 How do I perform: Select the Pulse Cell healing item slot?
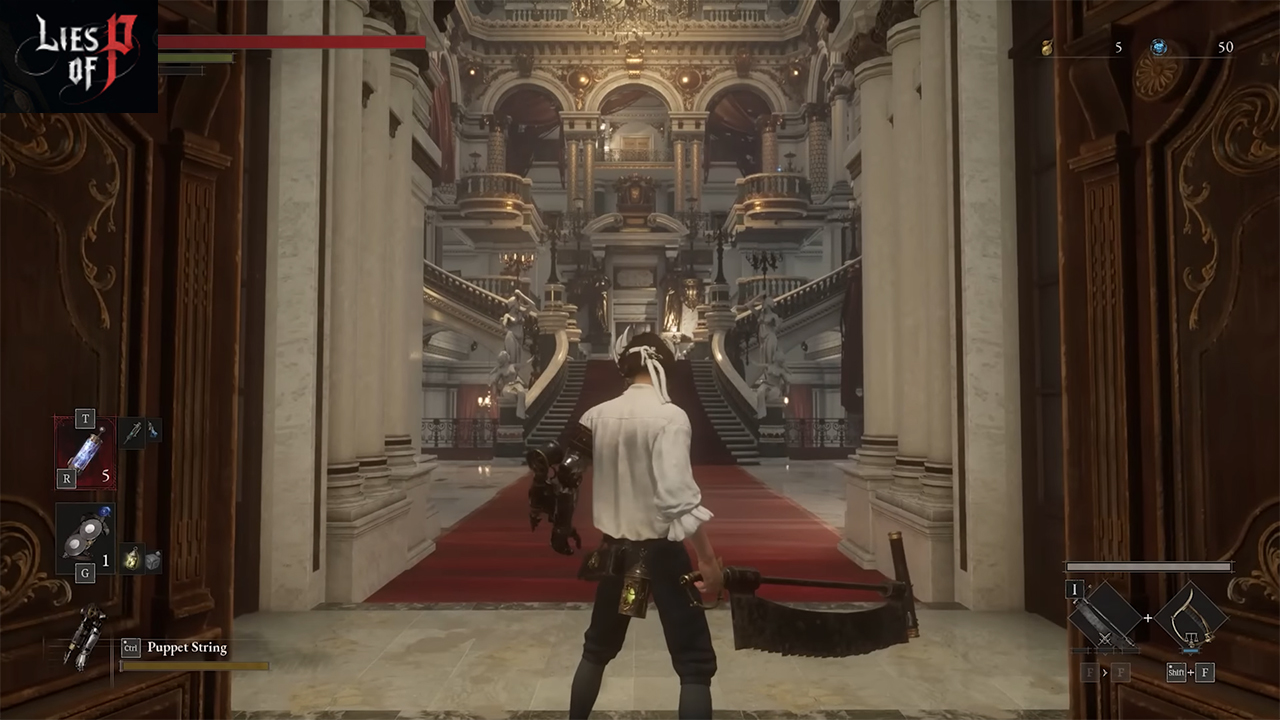(x=84, y=452)
